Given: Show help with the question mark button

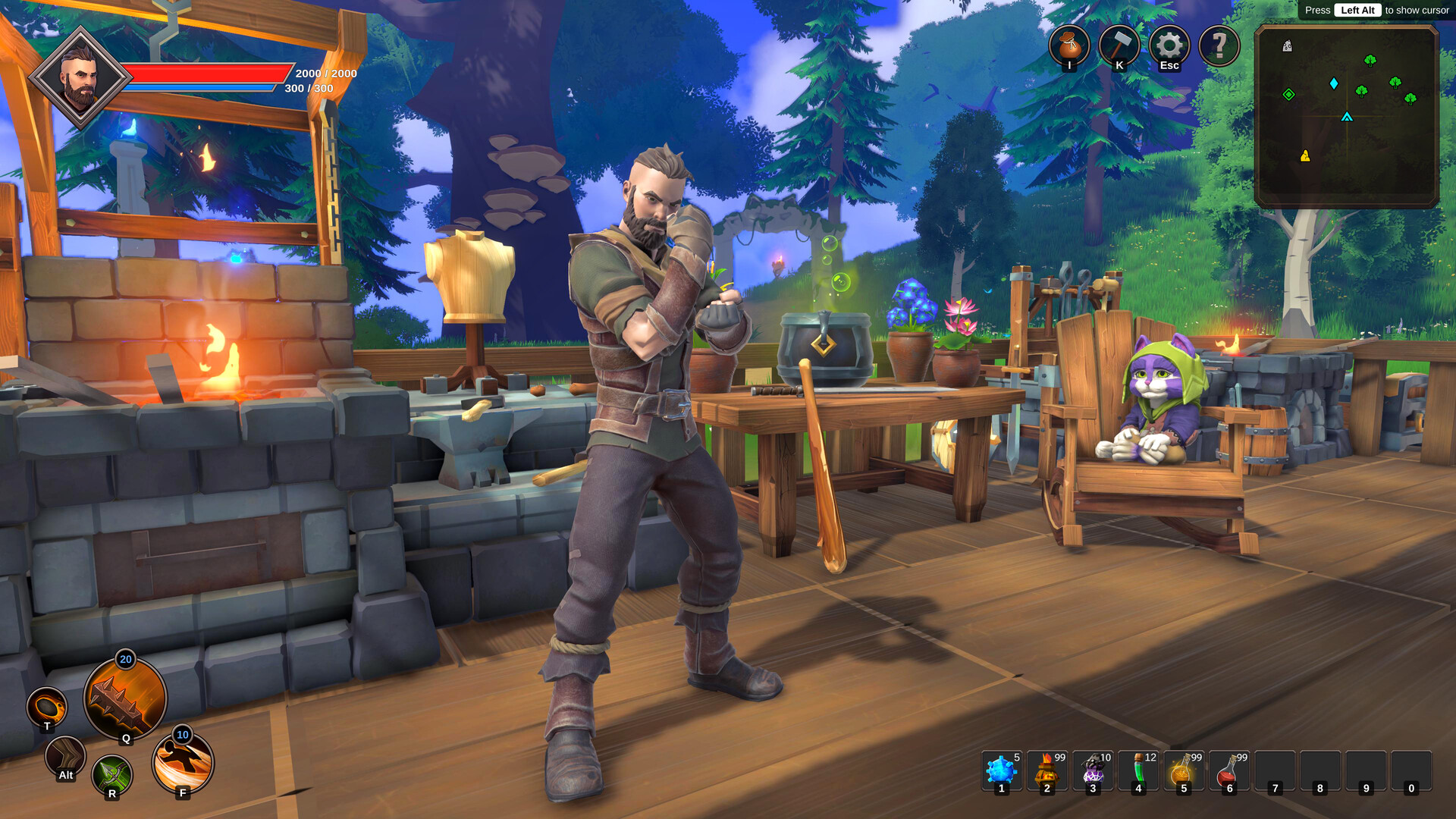Looking at the screenshot, I should (x=1219, y=45).
